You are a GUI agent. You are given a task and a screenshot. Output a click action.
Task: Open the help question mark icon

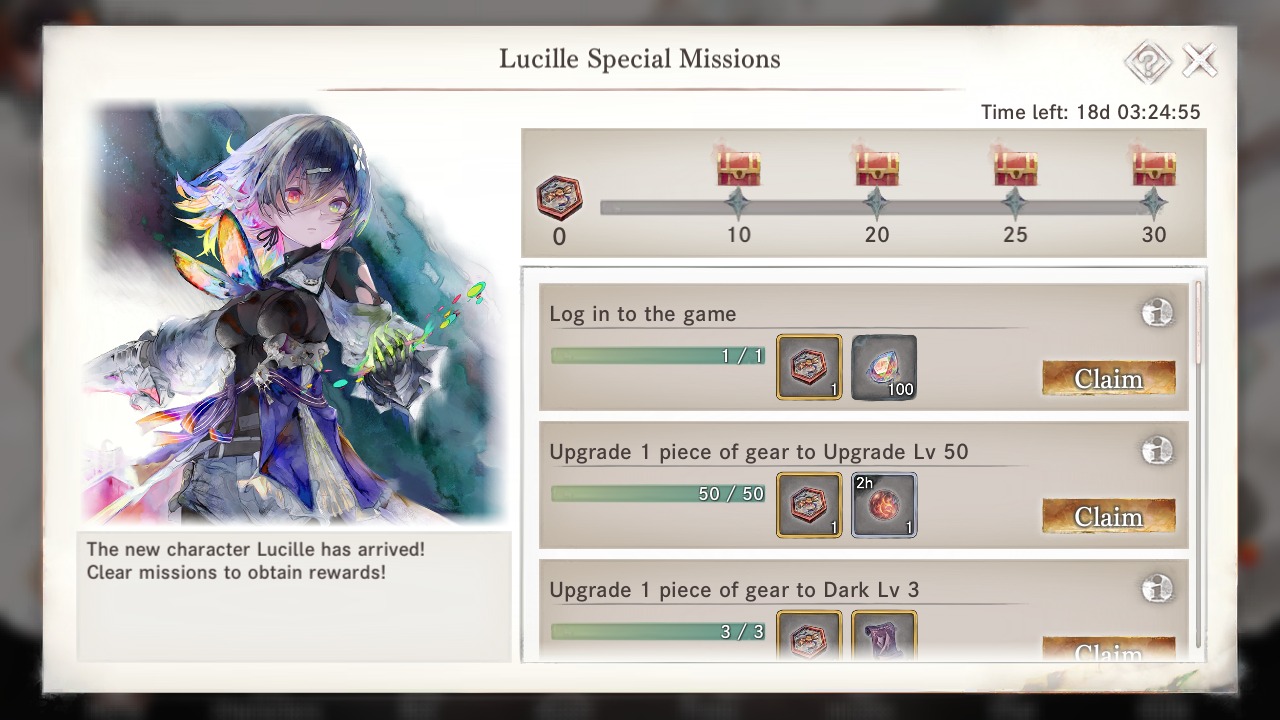pyautogui.click(x=1146, y=61)
